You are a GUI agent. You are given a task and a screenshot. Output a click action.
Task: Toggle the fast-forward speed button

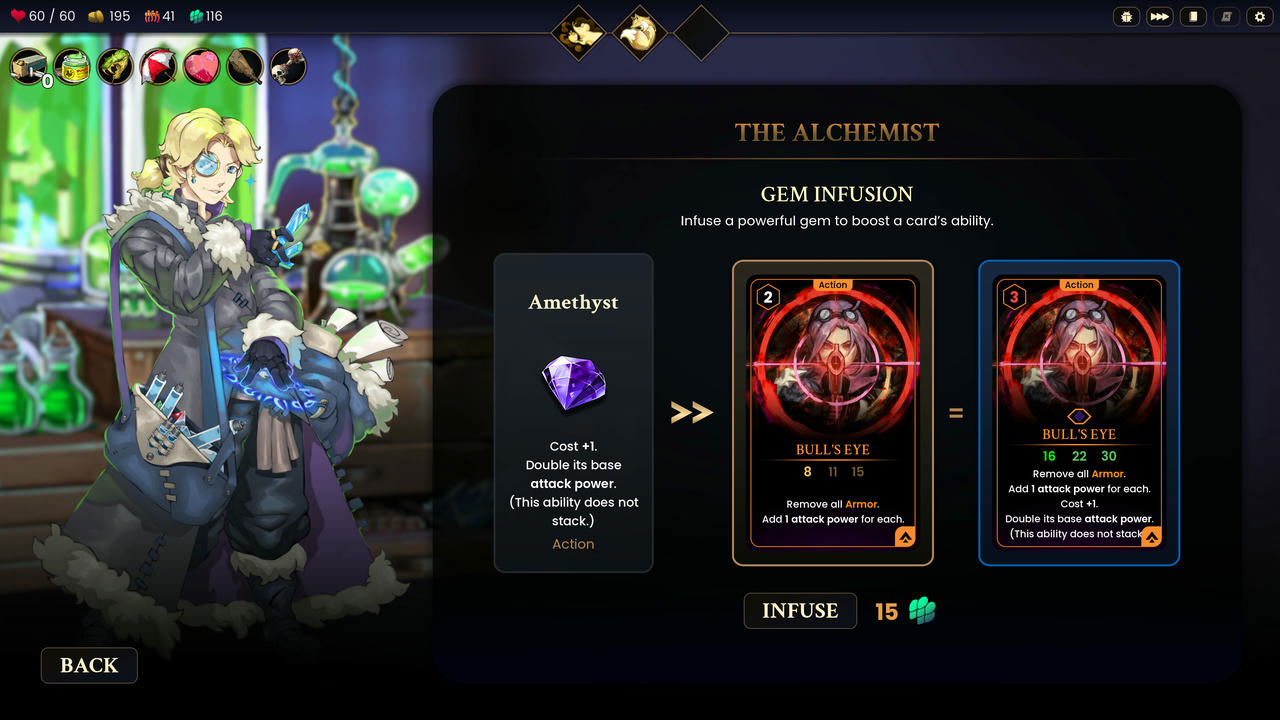point(1160,17)
